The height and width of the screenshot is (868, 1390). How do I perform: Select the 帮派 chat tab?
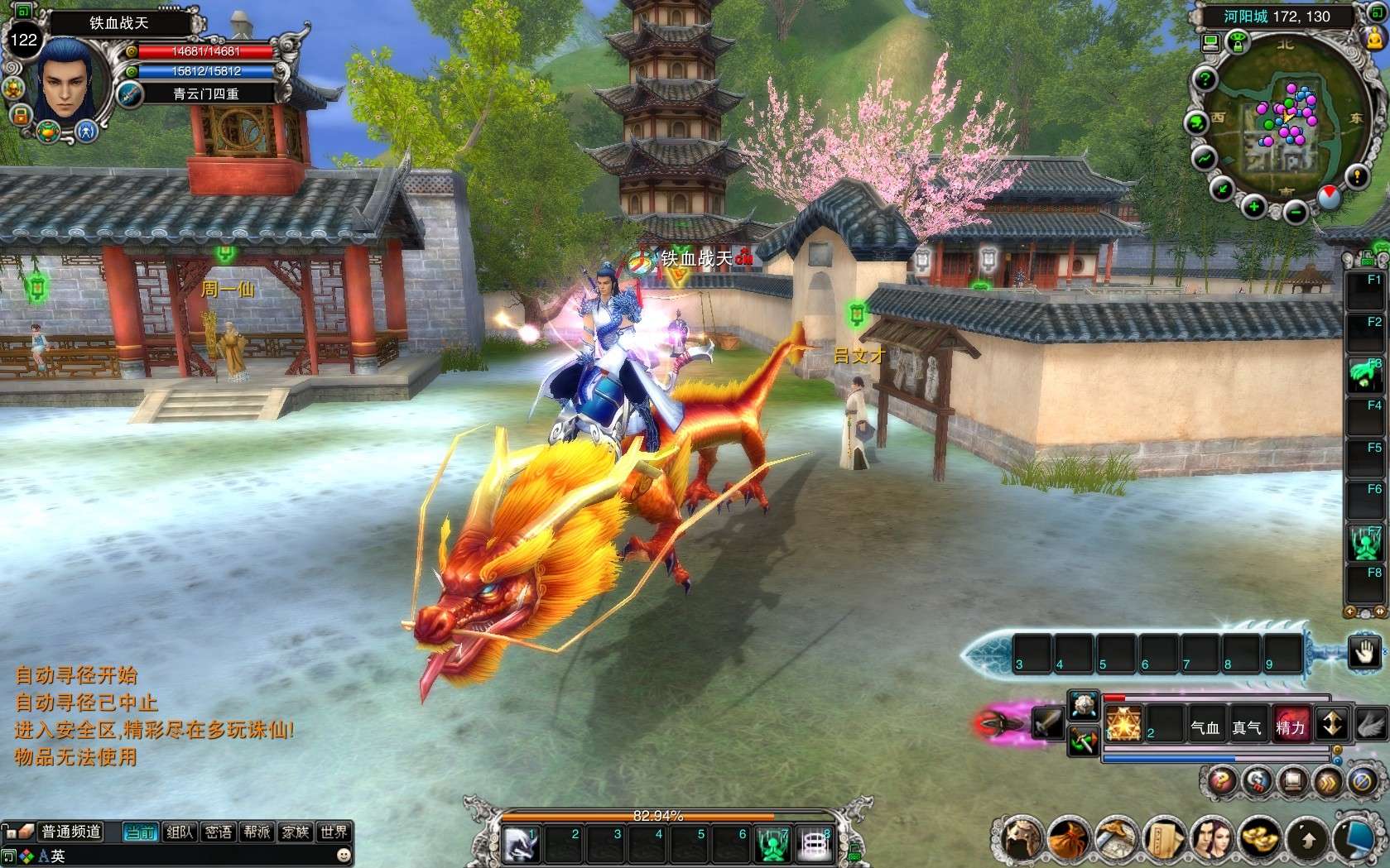(257, 832)
